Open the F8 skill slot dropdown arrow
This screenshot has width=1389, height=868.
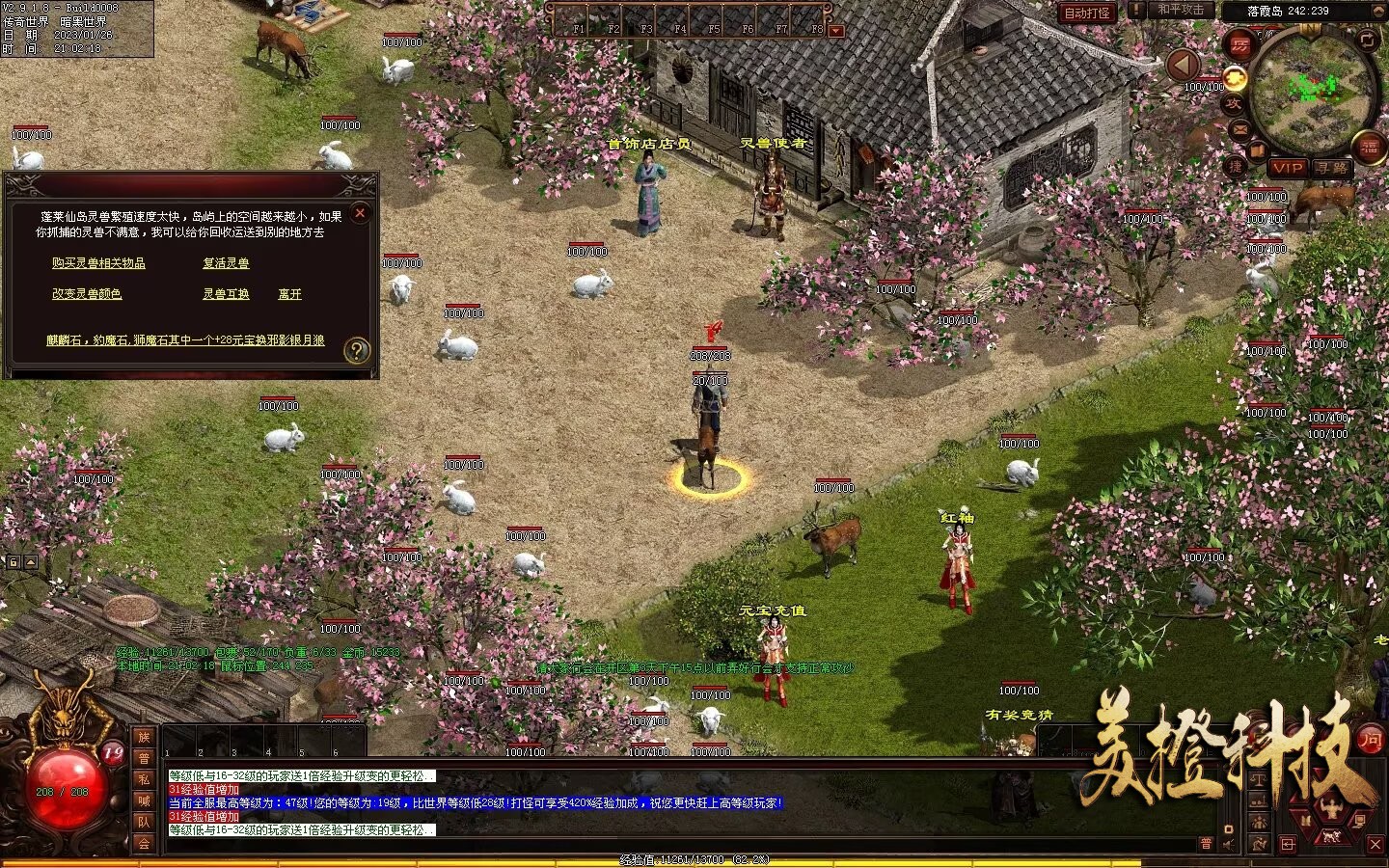pos(833,30)
